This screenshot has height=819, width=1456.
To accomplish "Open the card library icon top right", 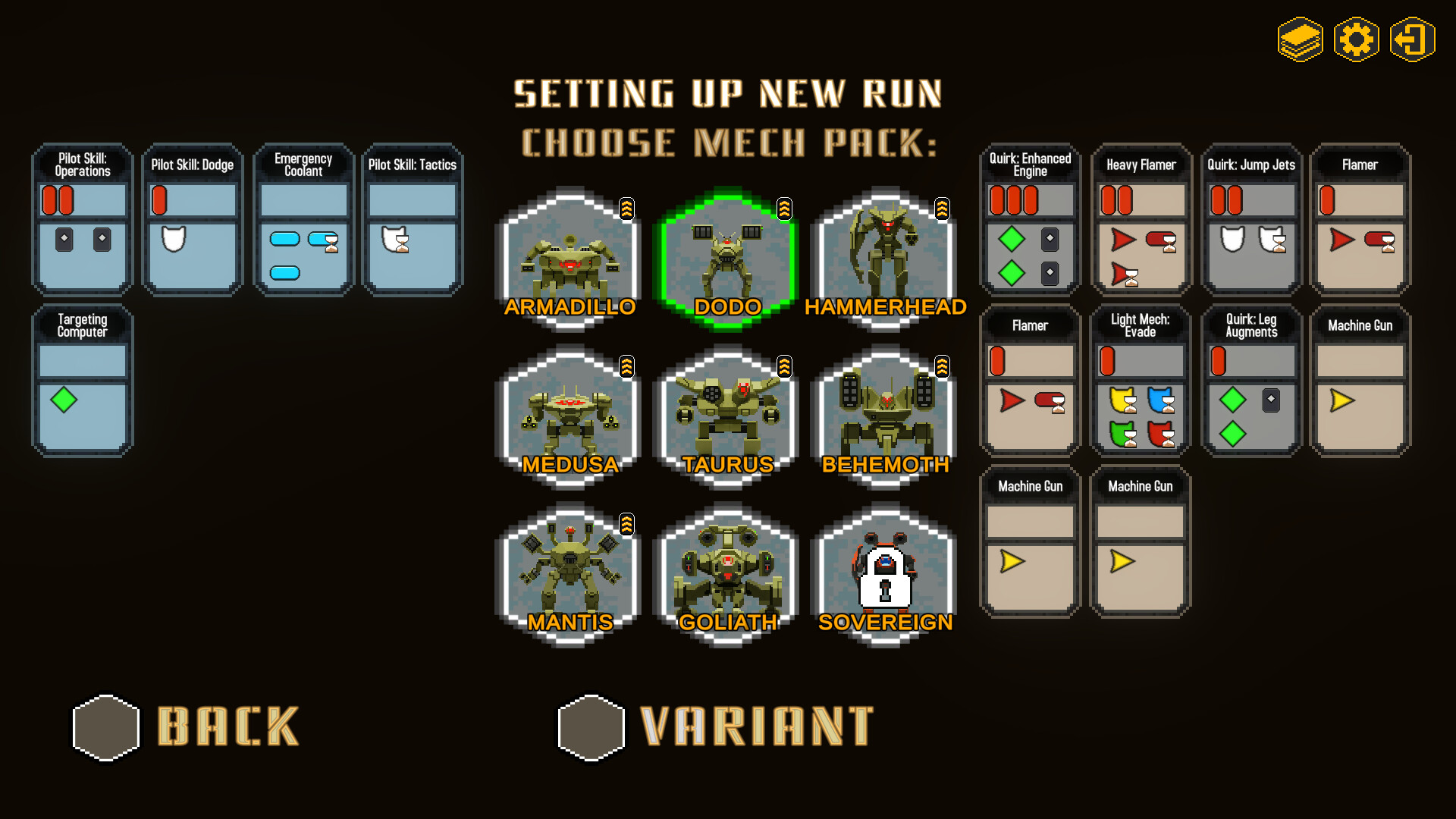I will (1301, 41).
